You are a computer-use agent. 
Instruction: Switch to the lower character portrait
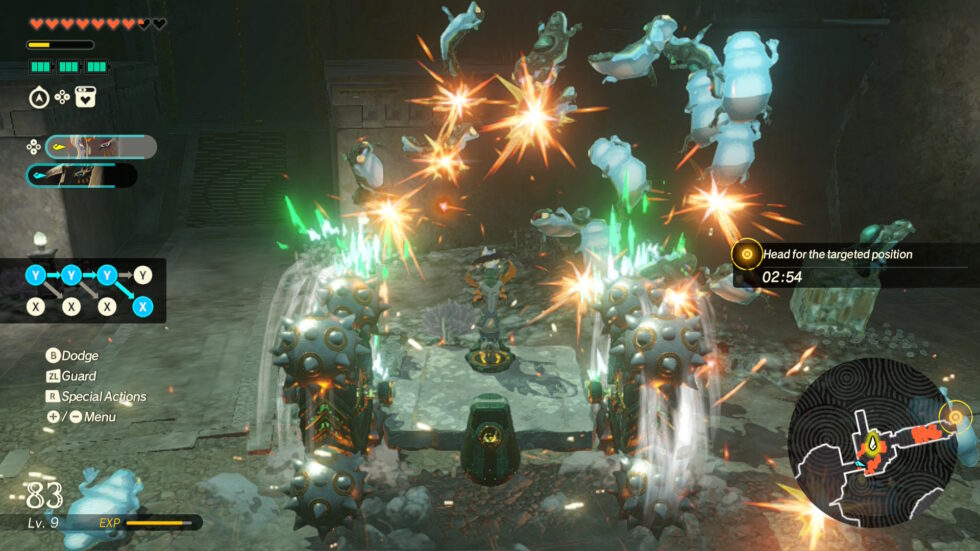point(82,176)
